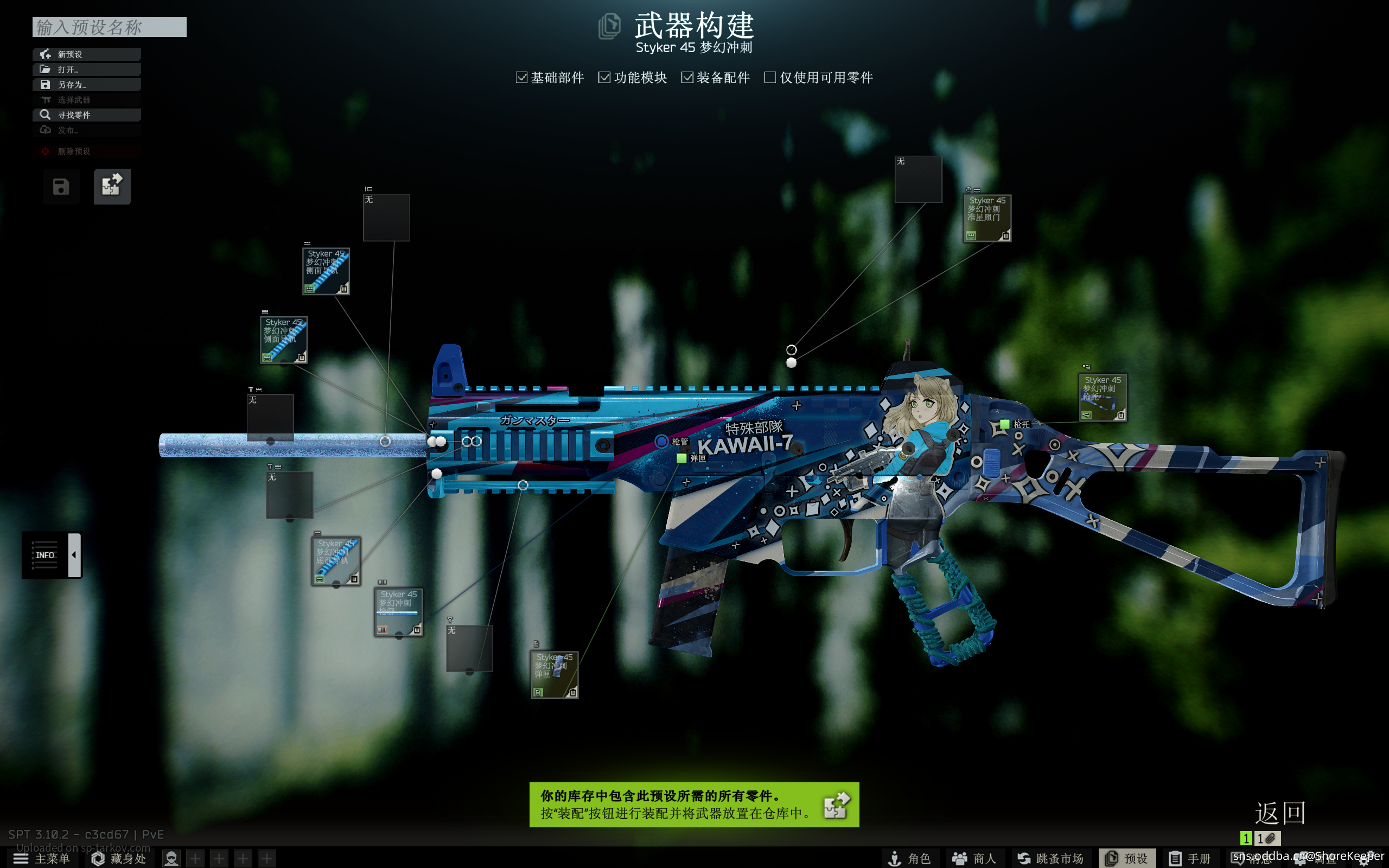Toggle the 基础部件 checkbox
The width and height of the screenshot is (1389, 868).
521,78
